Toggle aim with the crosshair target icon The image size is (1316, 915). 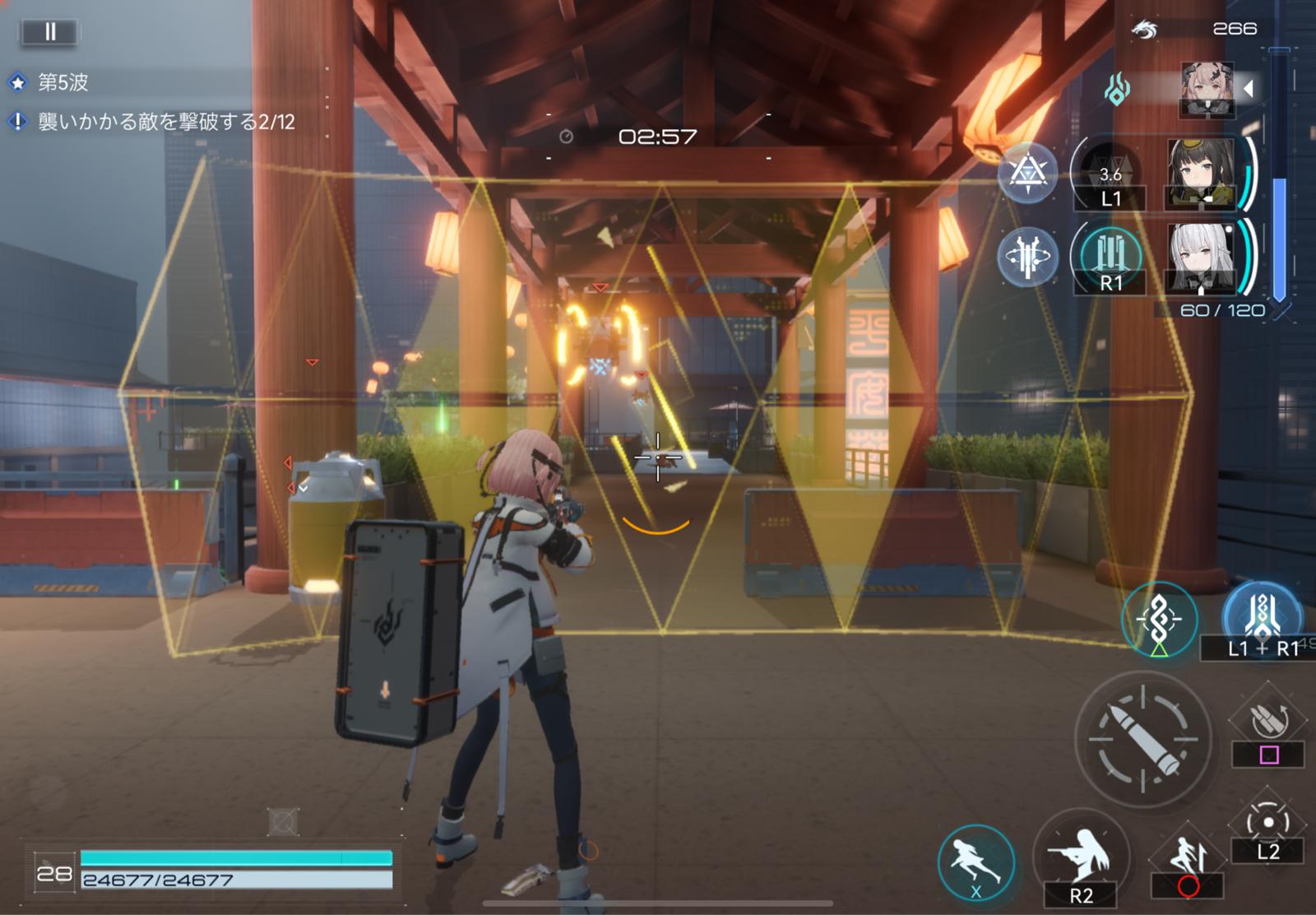pos(1267,823)
